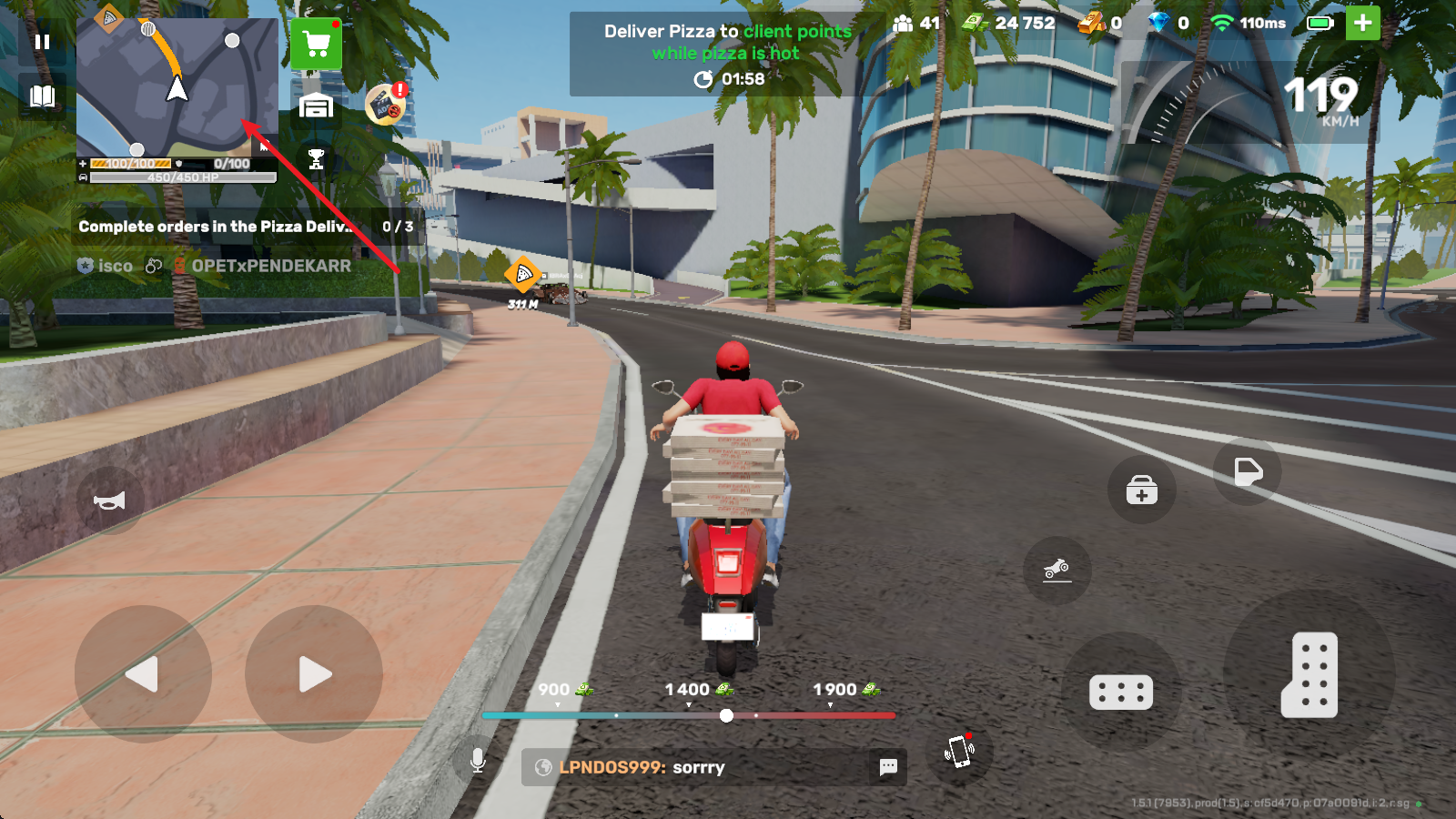Image resolution: width=1456 pixels, height=819 pixels.
Task: Activate the motorcycle wheelie button
Action: pos(1057,571)
